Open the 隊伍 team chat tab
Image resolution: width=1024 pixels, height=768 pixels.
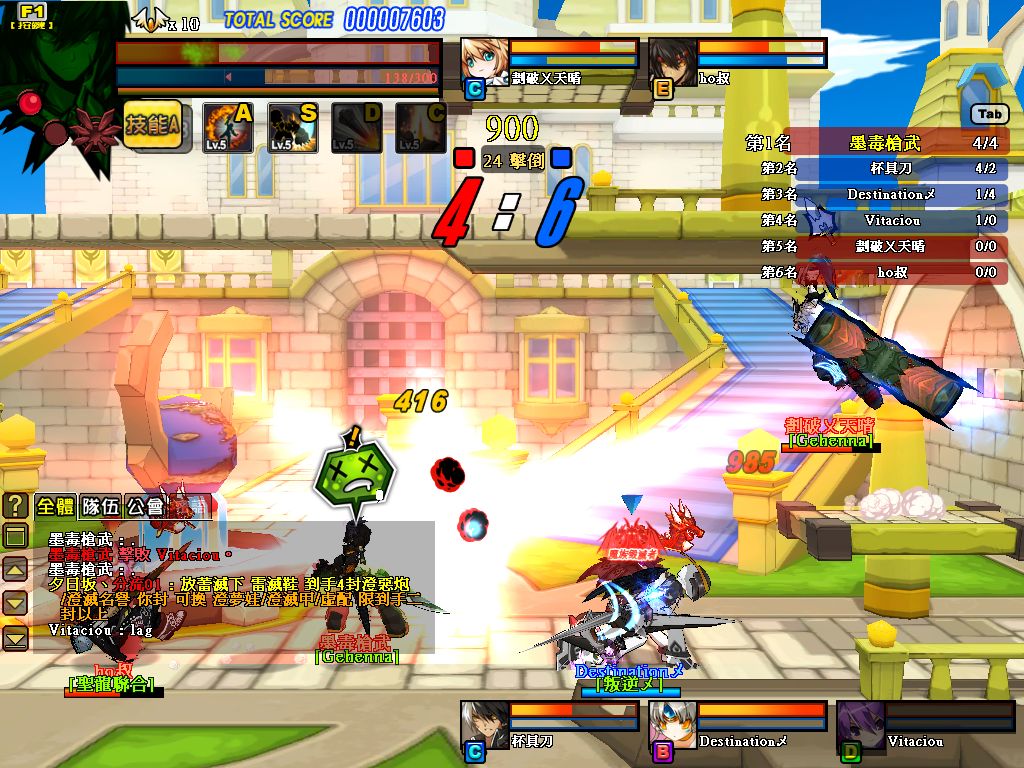coord(100,506)
